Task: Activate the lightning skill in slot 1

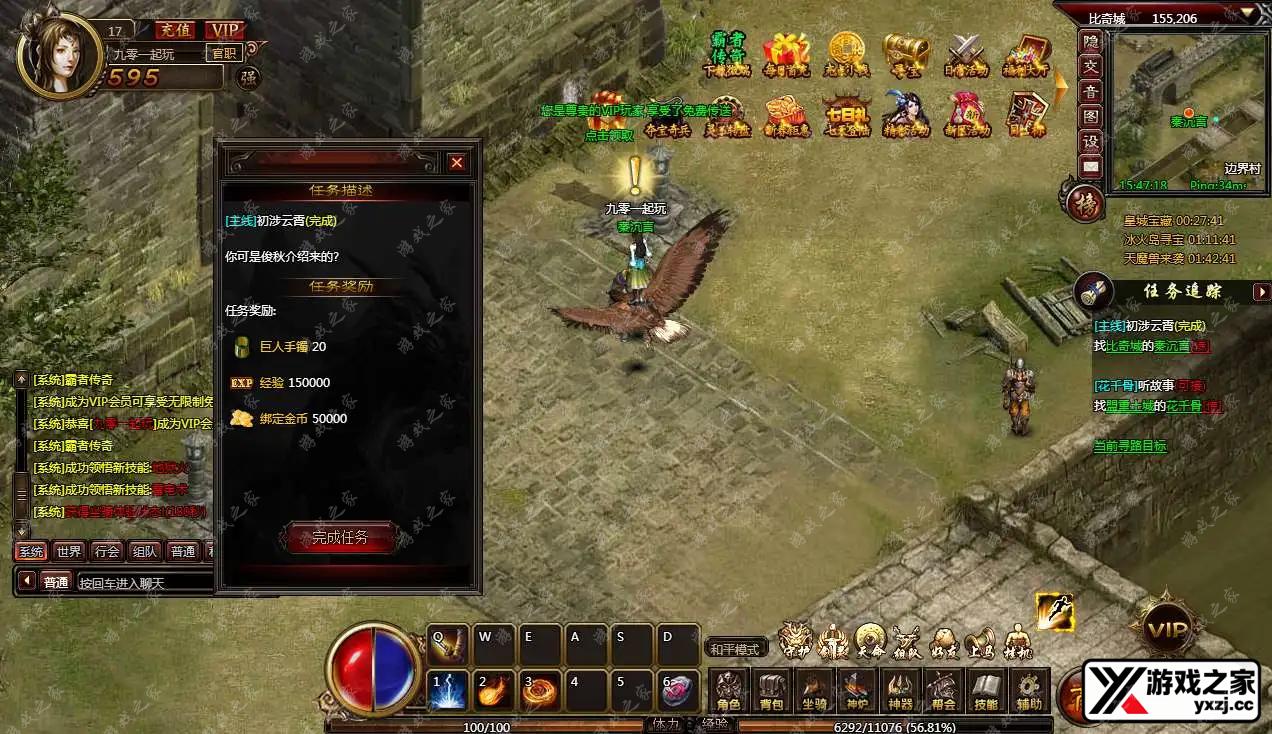Action: [x=446, y=690]
